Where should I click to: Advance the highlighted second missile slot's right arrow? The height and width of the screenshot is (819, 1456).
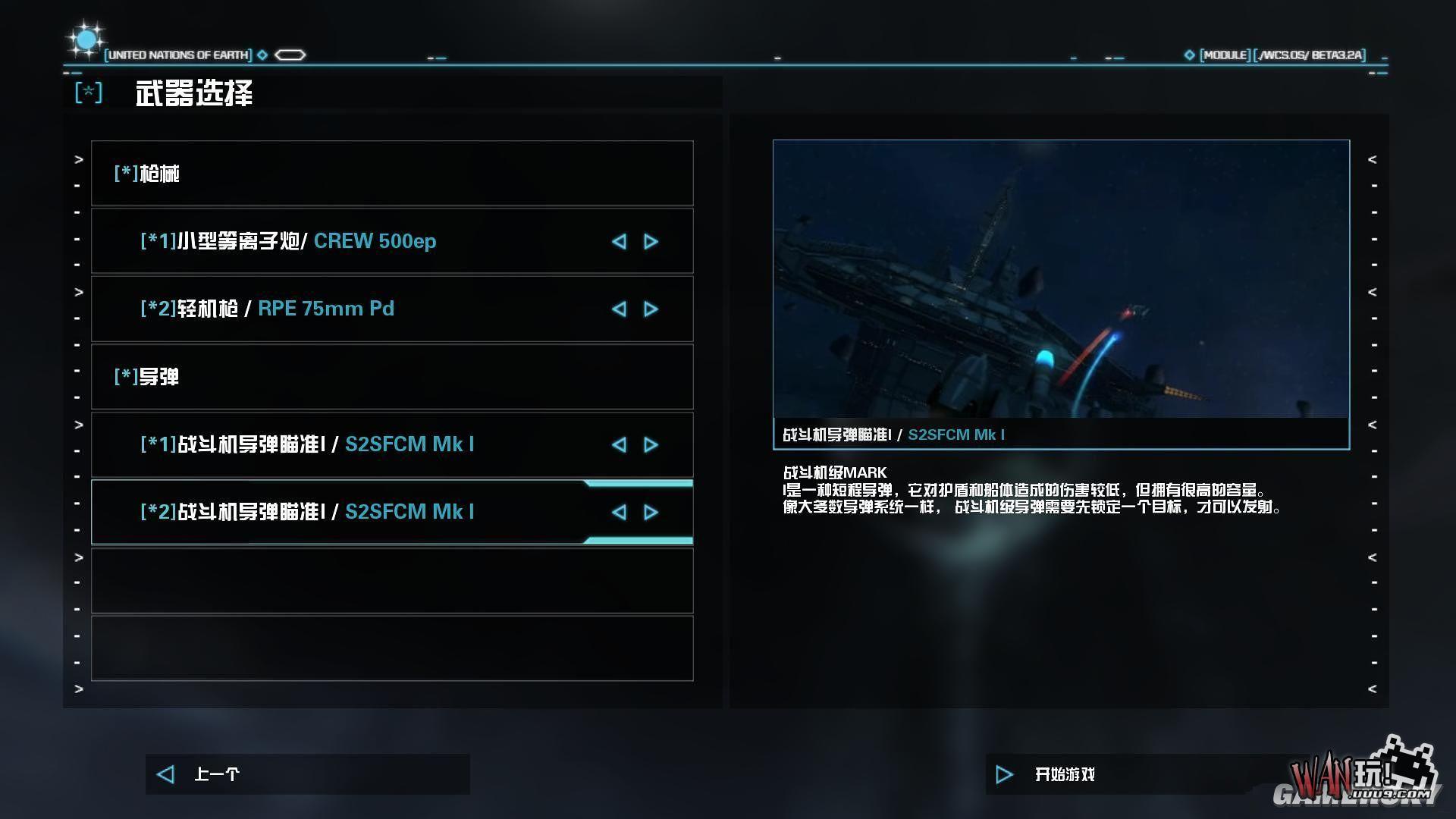[x=651, y=512]
